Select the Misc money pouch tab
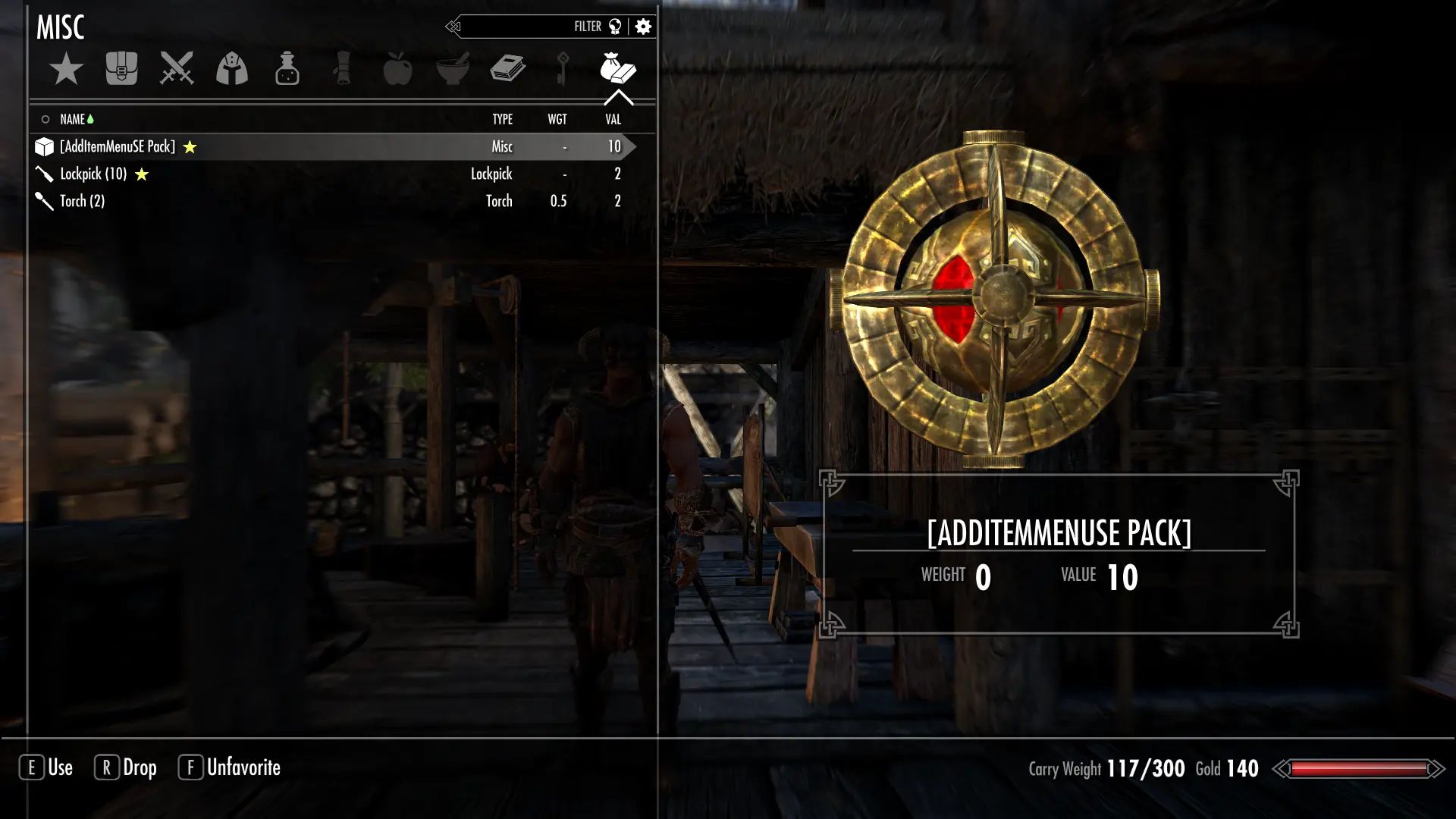 618,69
